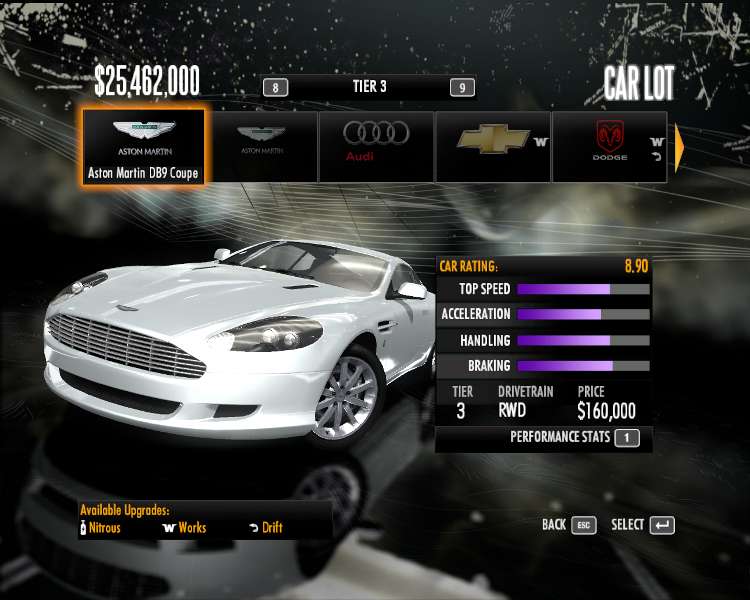The image size is (750, 600).
Task: Choose the Dodge car tile
Action: [x=609, y=146]
